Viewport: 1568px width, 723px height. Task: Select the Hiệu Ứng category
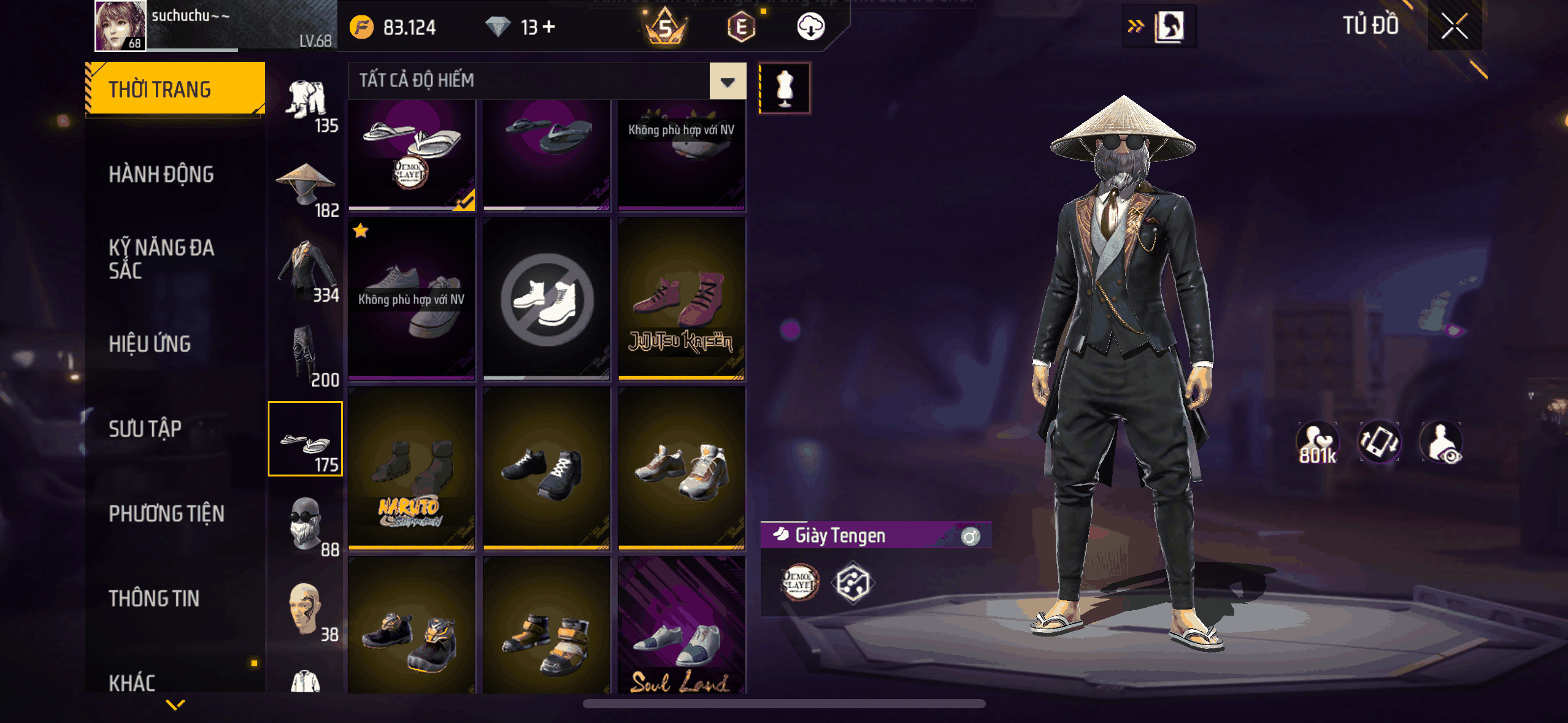pos(150,344)
